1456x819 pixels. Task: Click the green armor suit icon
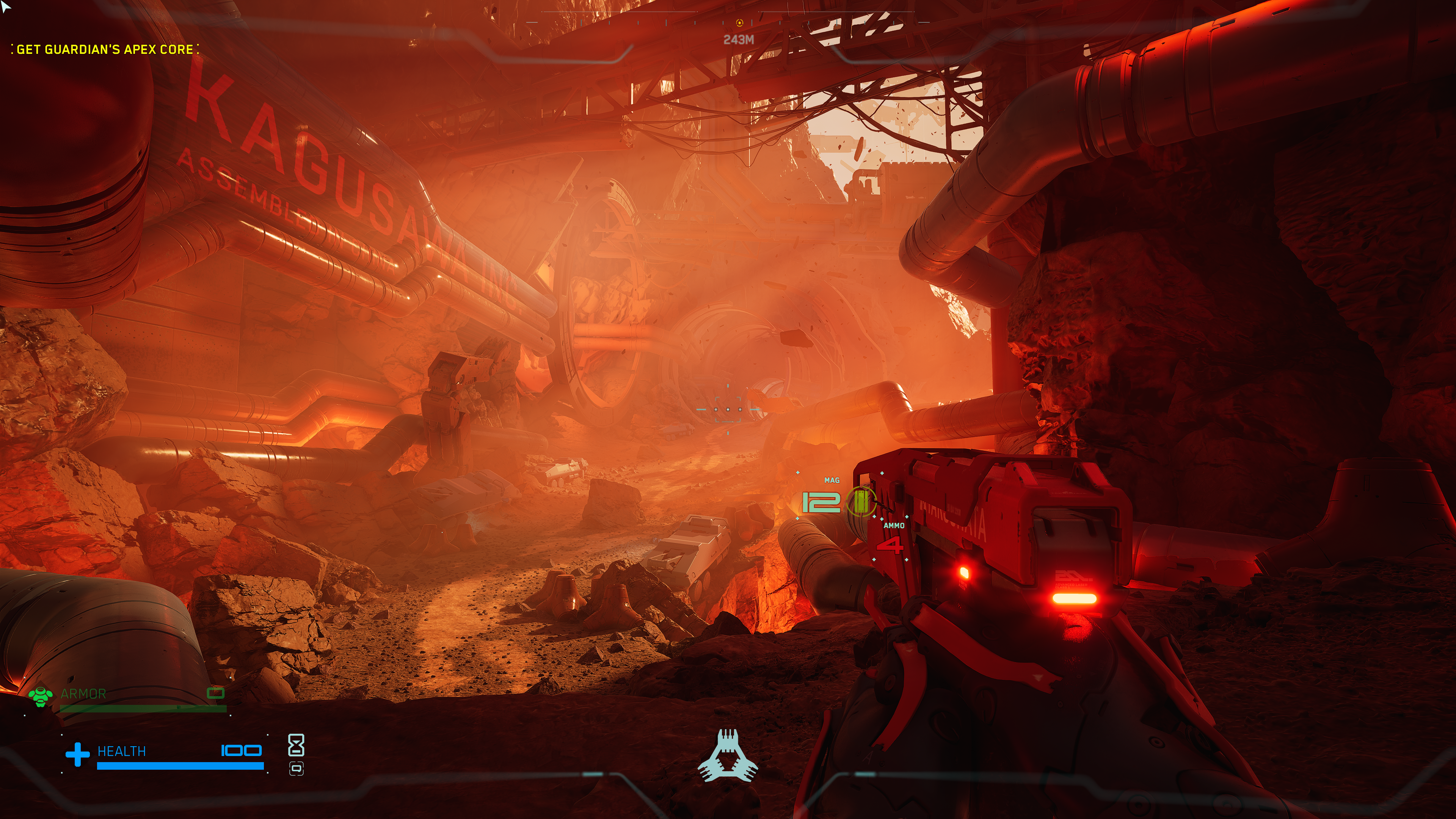pyautogui.click(x=40, y=697)
